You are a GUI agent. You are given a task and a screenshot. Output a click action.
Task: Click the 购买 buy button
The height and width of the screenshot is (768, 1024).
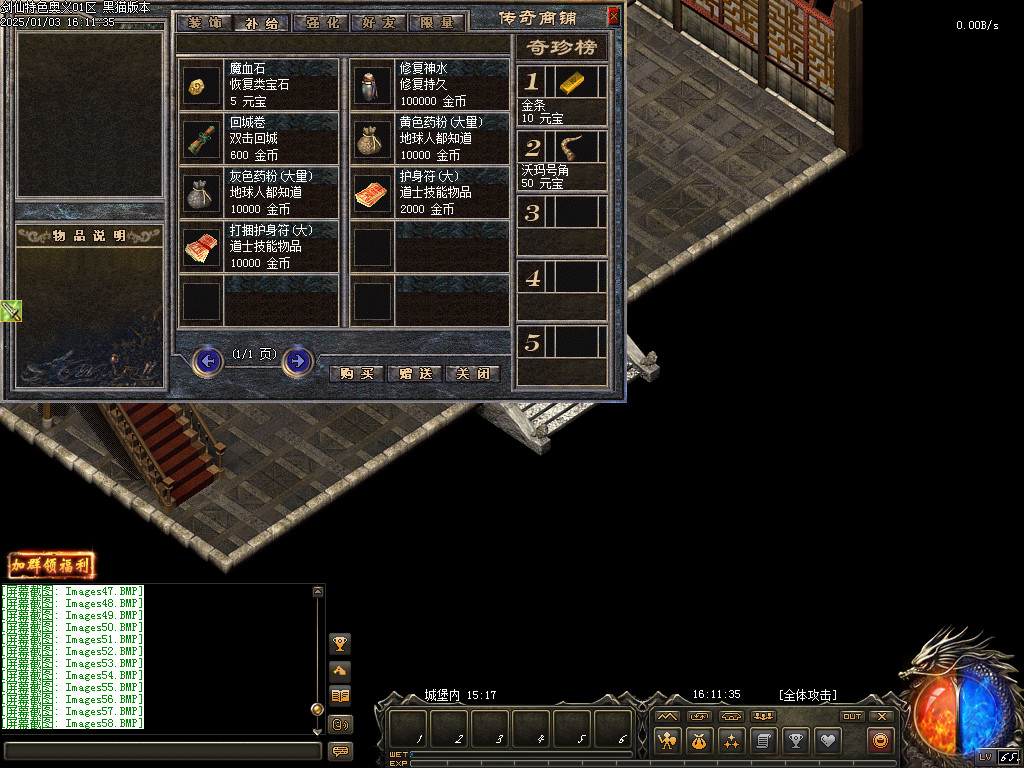click(357, 373)
